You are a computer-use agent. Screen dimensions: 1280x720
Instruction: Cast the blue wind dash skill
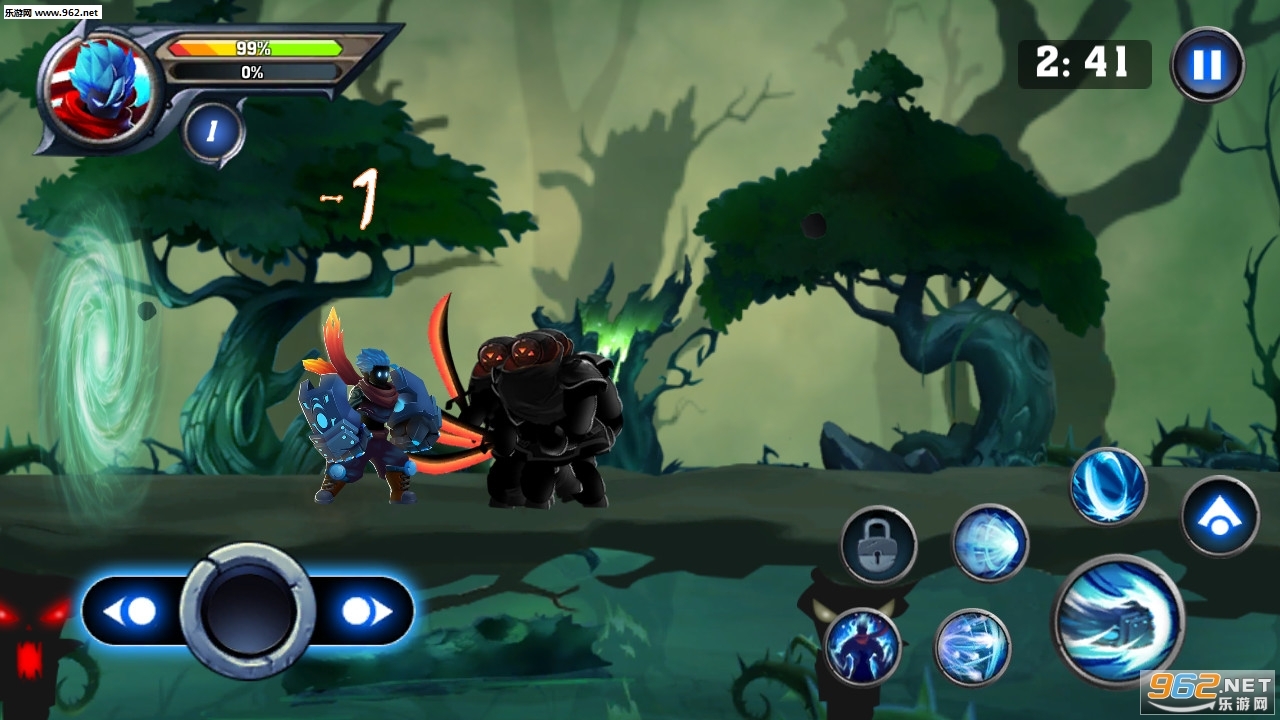tap(972, 647)
